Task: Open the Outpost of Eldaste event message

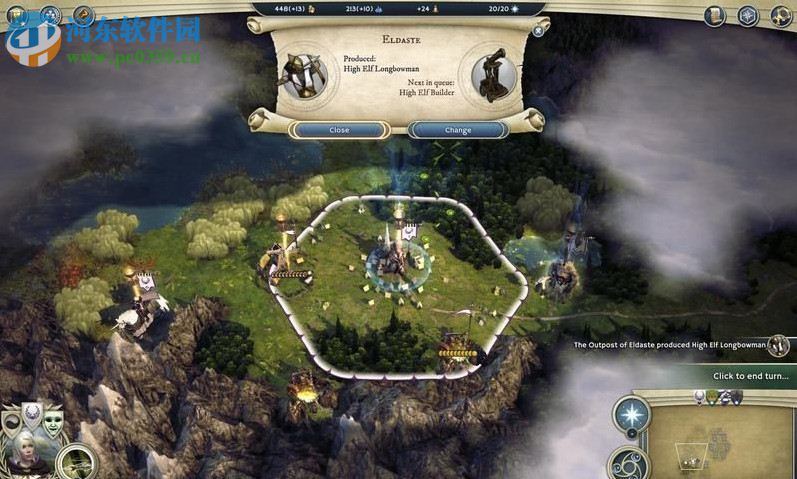Action: (x=670, y=345)
